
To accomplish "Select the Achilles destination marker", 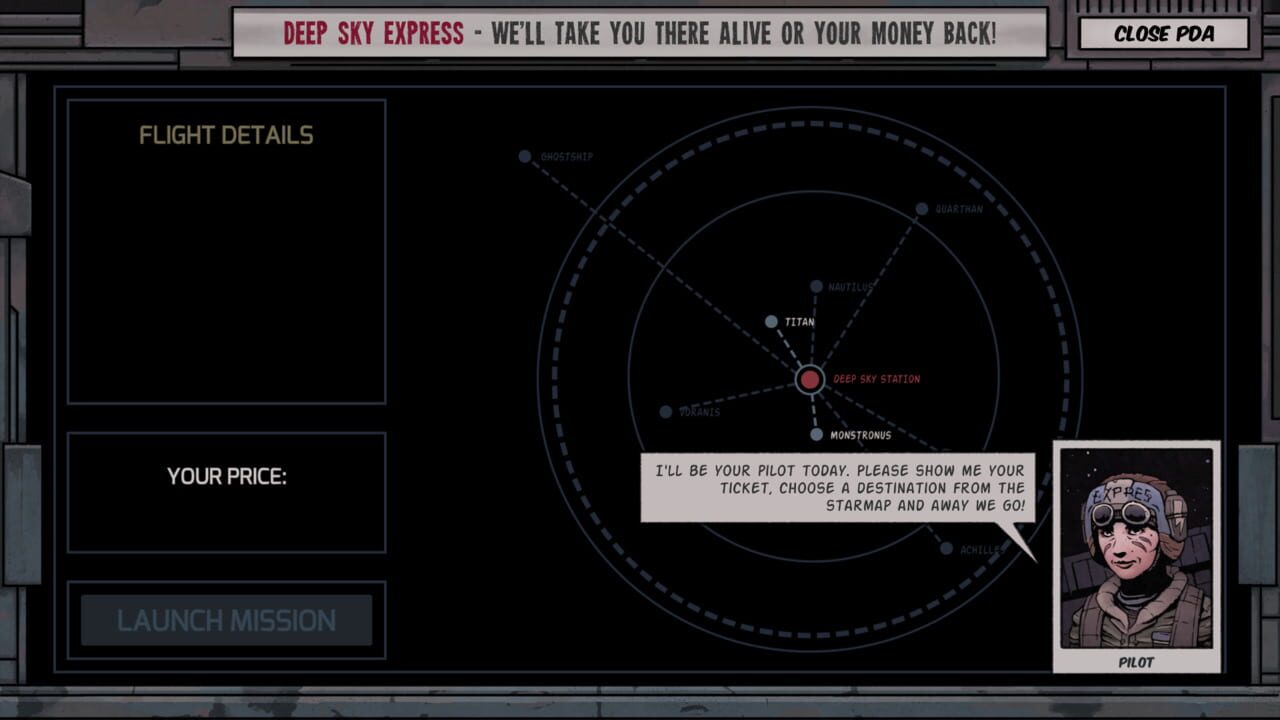I will click(x=946, y=548).
